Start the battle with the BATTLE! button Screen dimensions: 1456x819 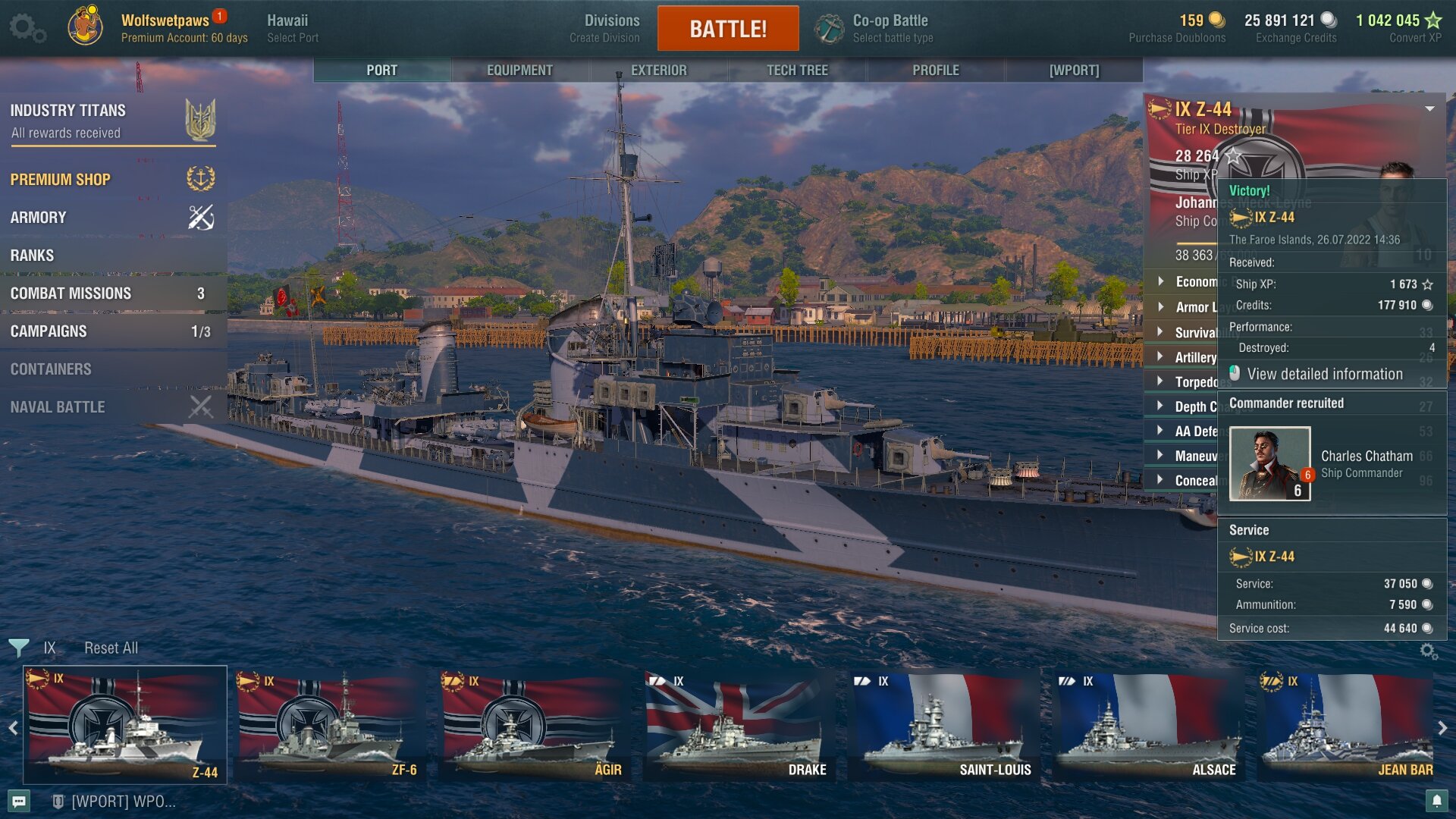[728, 29]
